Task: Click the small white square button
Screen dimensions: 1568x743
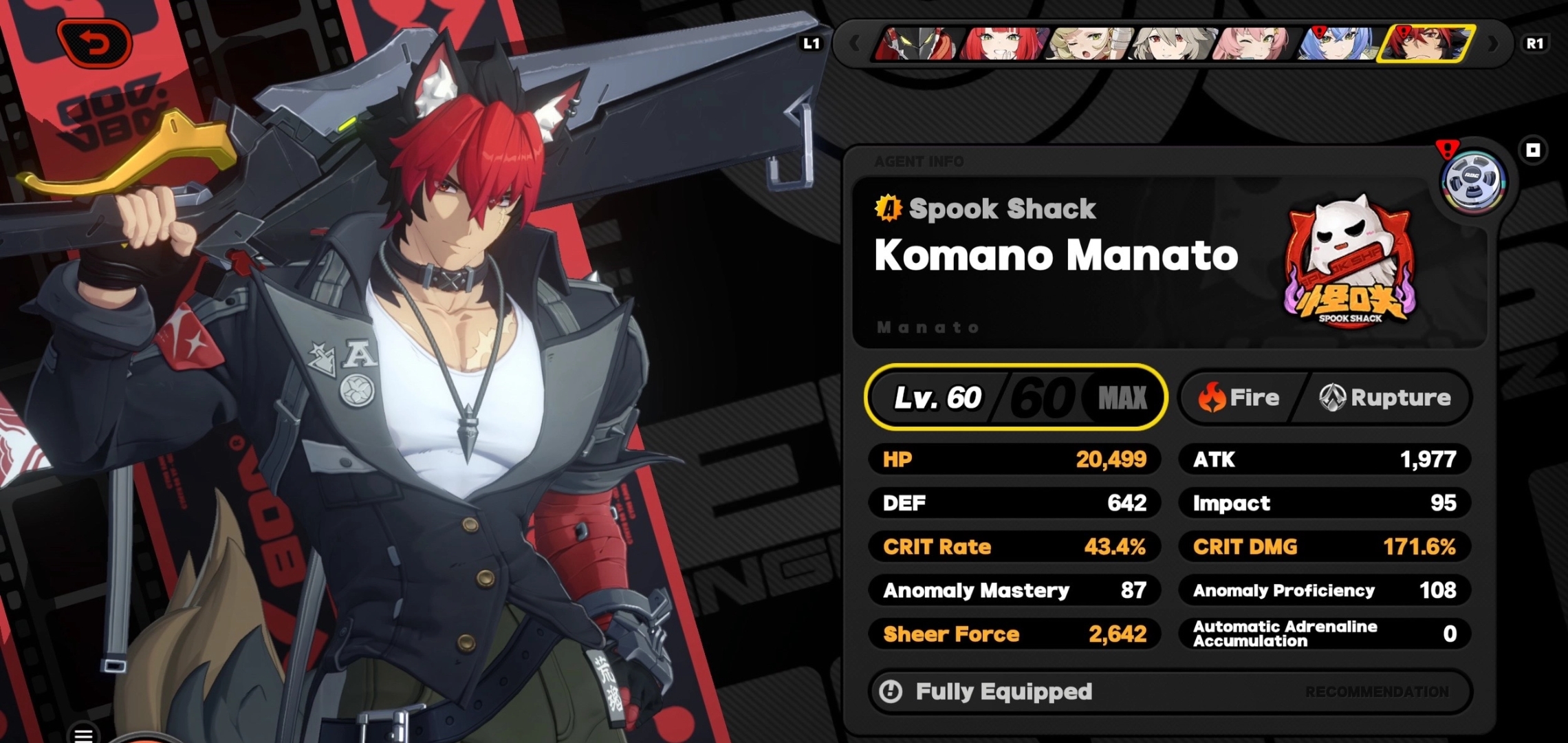Action: click(1533, 150)
